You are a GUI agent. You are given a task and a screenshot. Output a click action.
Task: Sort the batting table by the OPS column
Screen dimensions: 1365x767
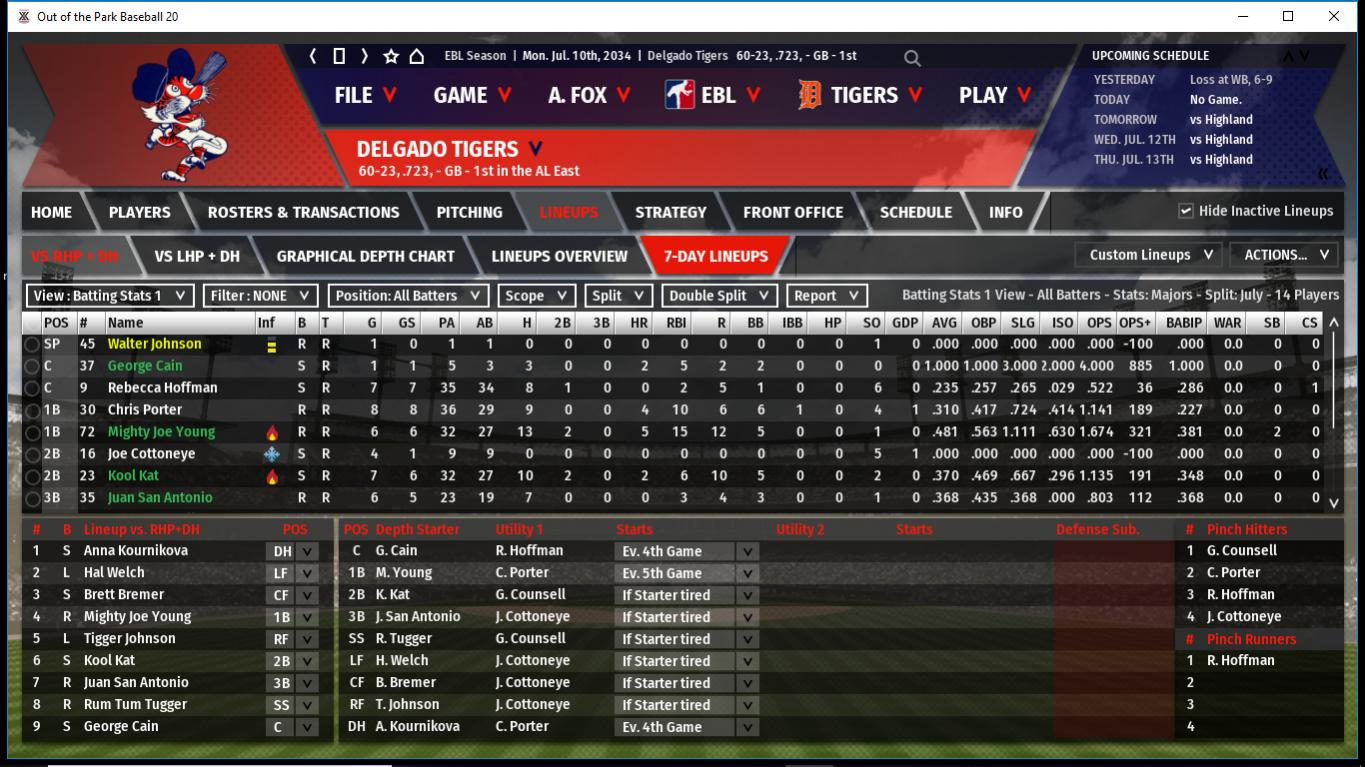tap(1097, 323)
